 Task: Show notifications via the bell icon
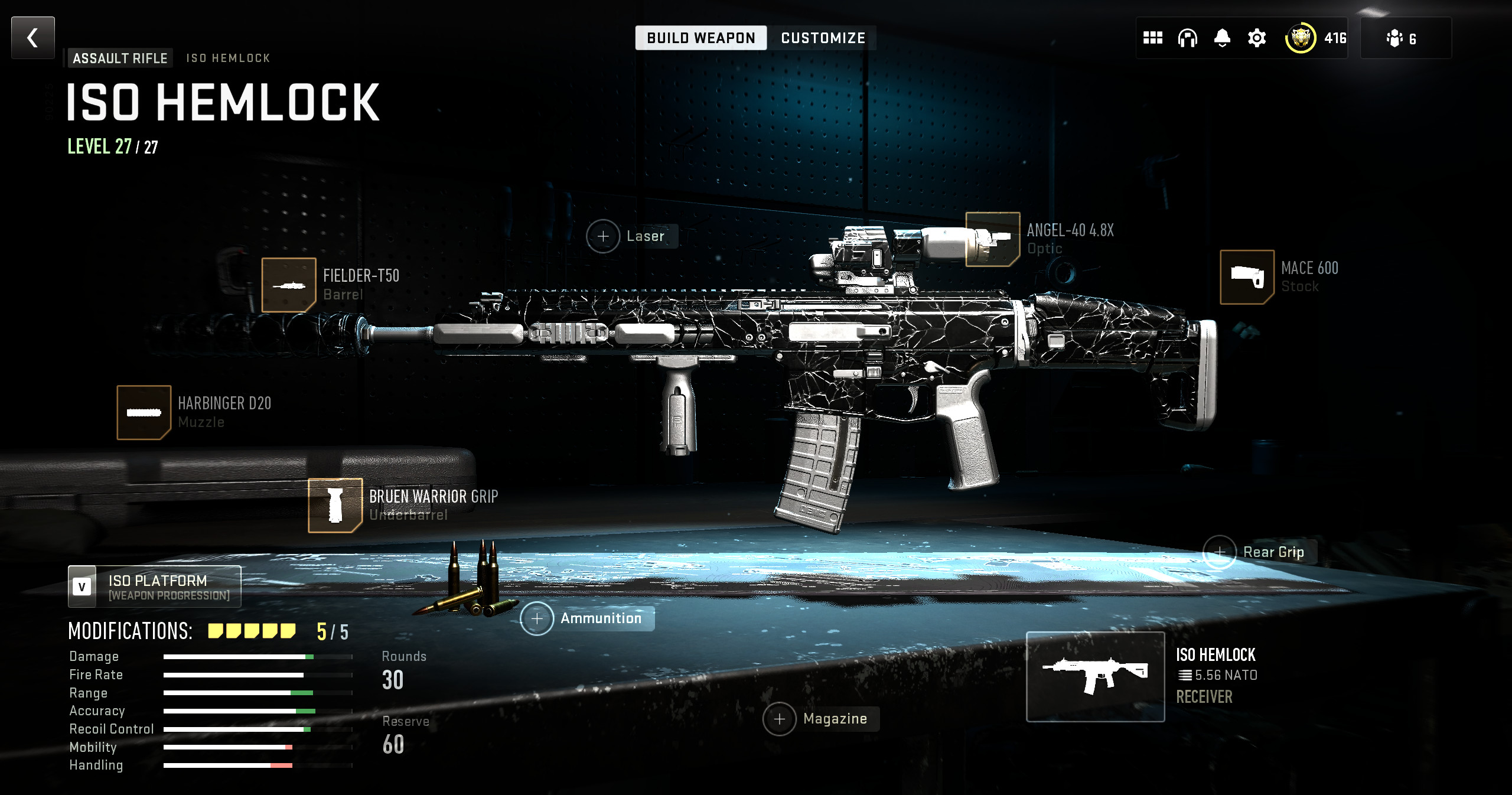click(x=1222, y=38)
